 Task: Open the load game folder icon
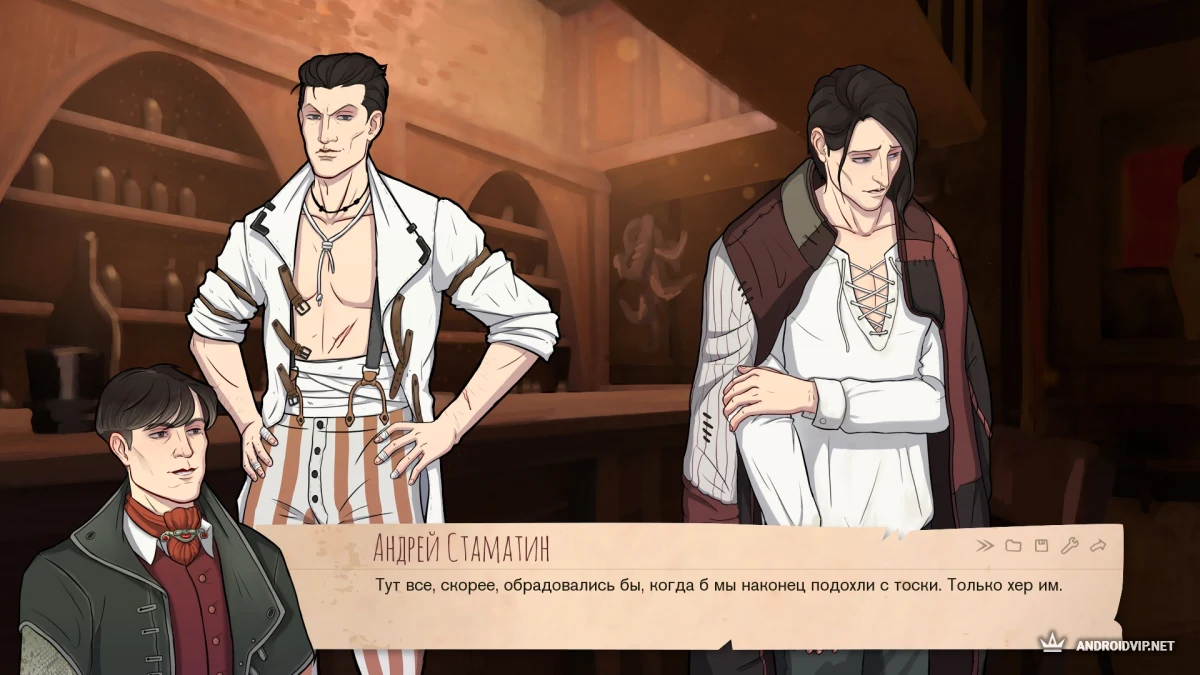[x=1013, y=546]
